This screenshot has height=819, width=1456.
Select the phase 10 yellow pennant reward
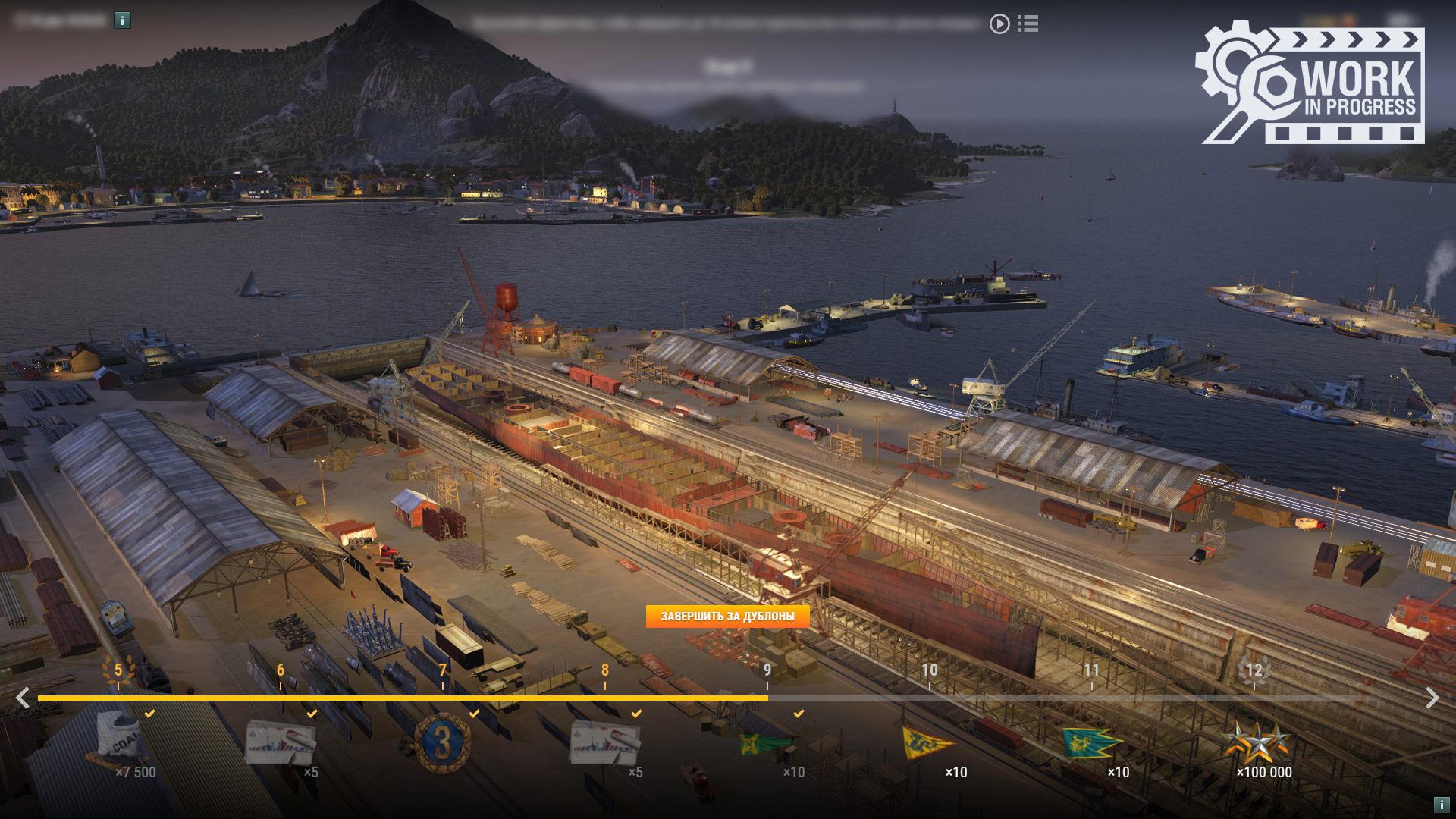point(929,743)
